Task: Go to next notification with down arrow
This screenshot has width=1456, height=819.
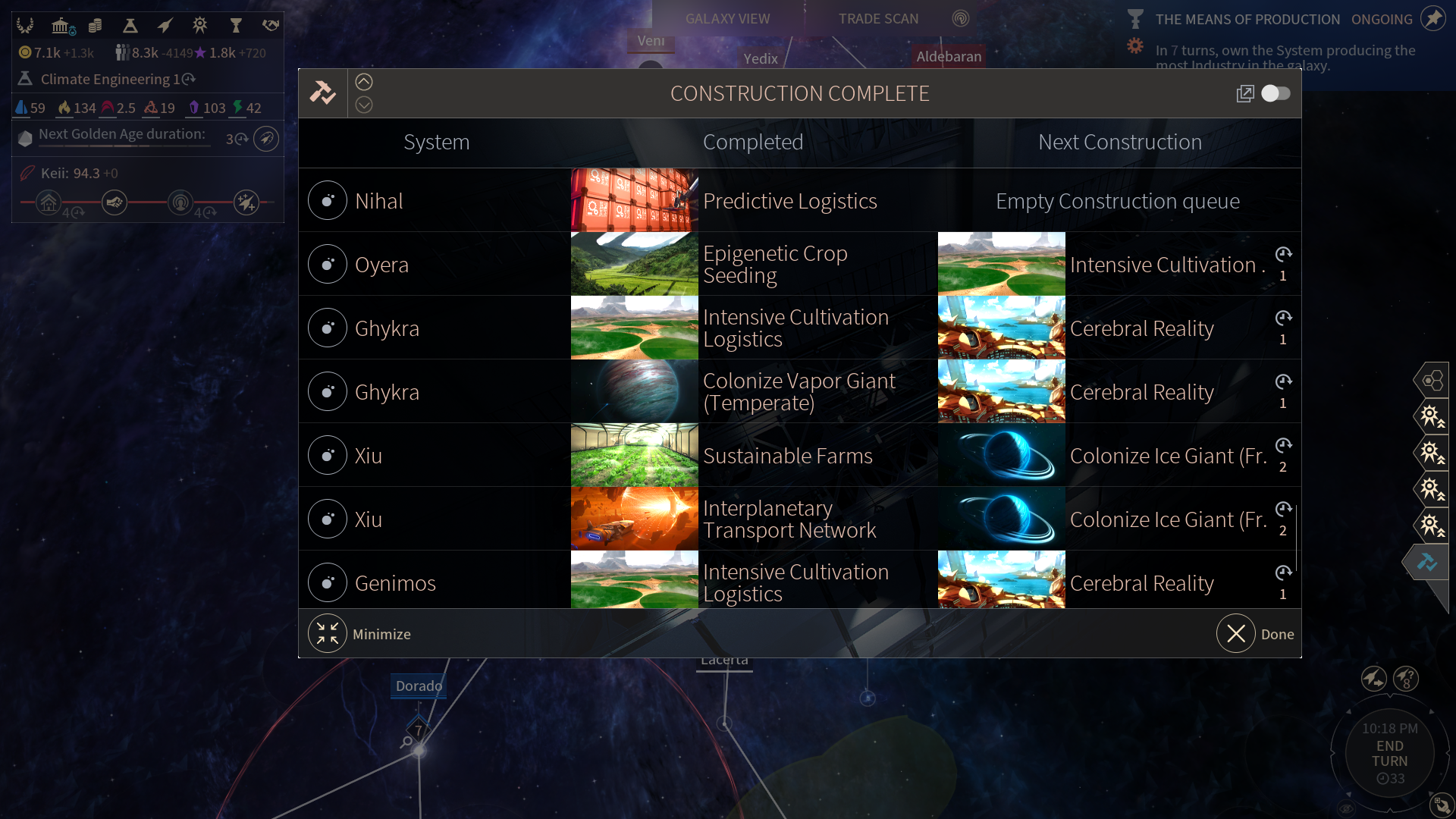Action: (364, 105)
